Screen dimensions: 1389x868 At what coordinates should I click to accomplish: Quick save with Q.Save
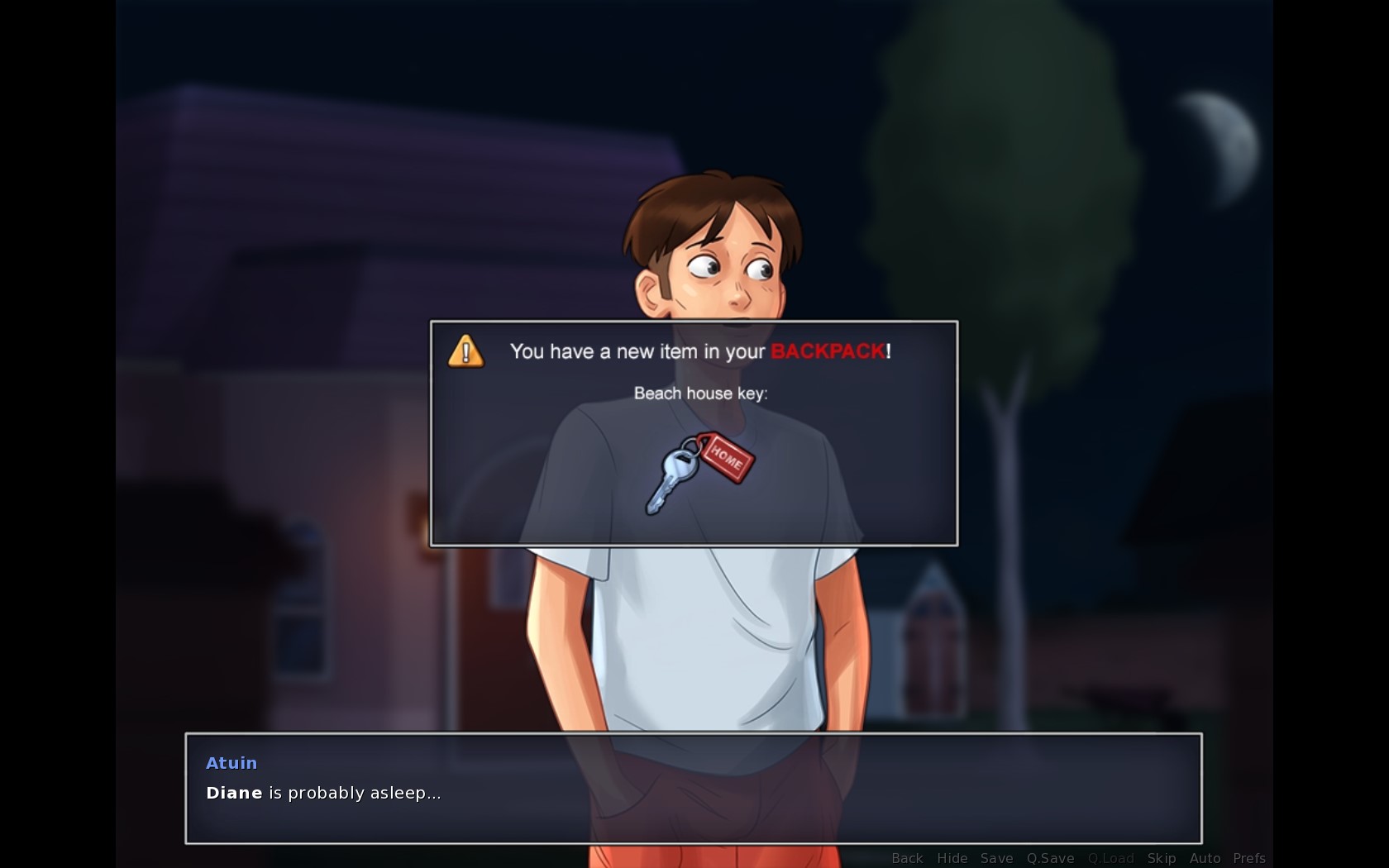pyautogui.click(x=1050, y=858)
